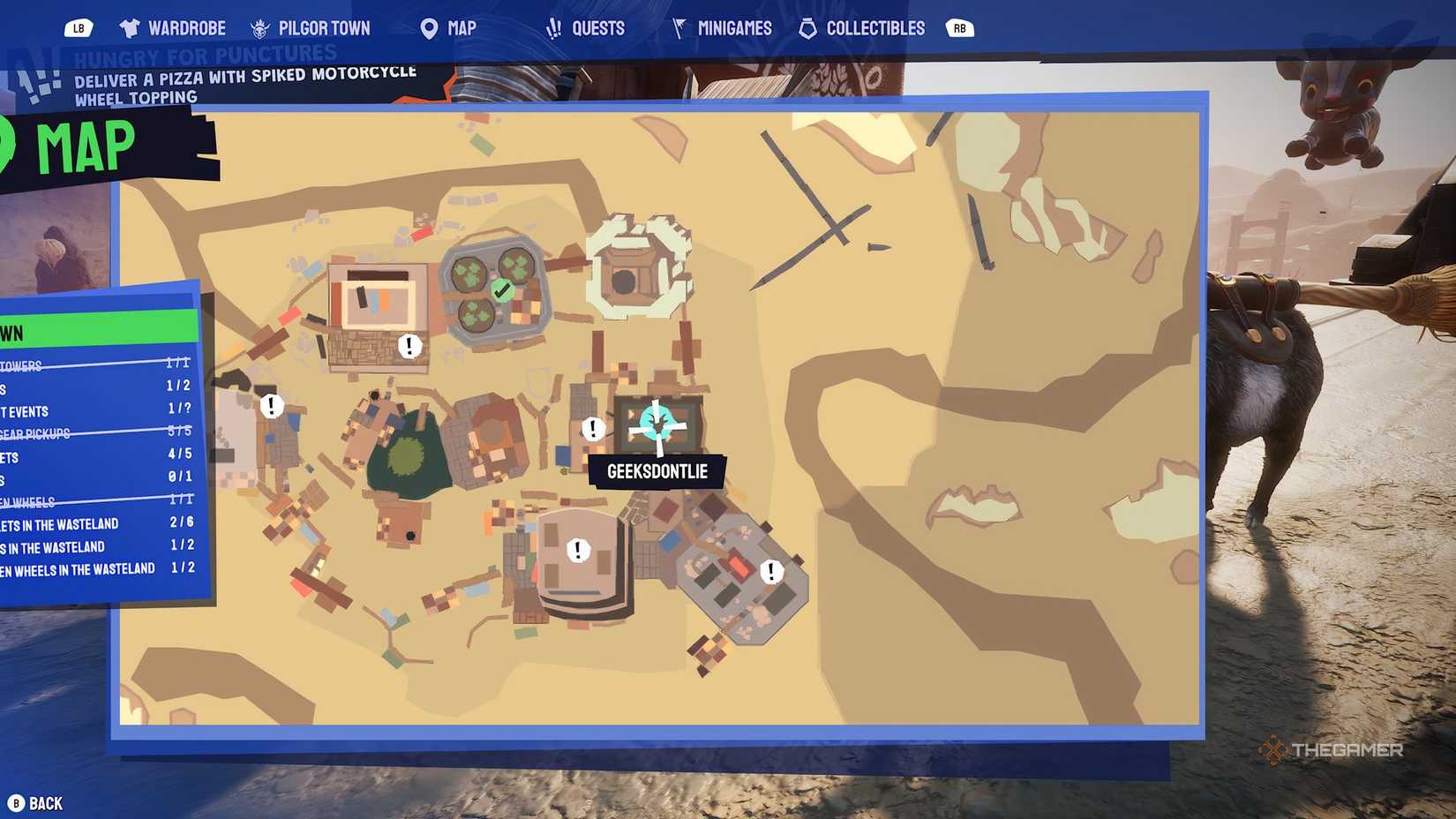The height and width of the screenshot is (819, 1456).
Task: Open the Wardrobe shirt icon
Action: pyautogui.click(x=129, y=27)
